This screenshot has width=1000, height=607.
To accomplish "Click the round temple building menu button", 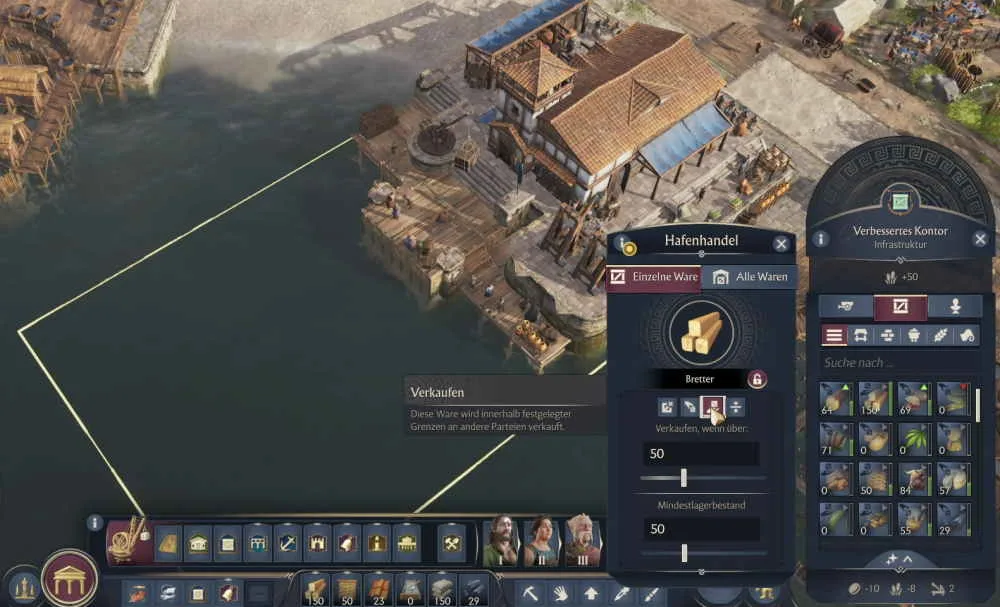I will pyautogui.click(x=69, y=578).
